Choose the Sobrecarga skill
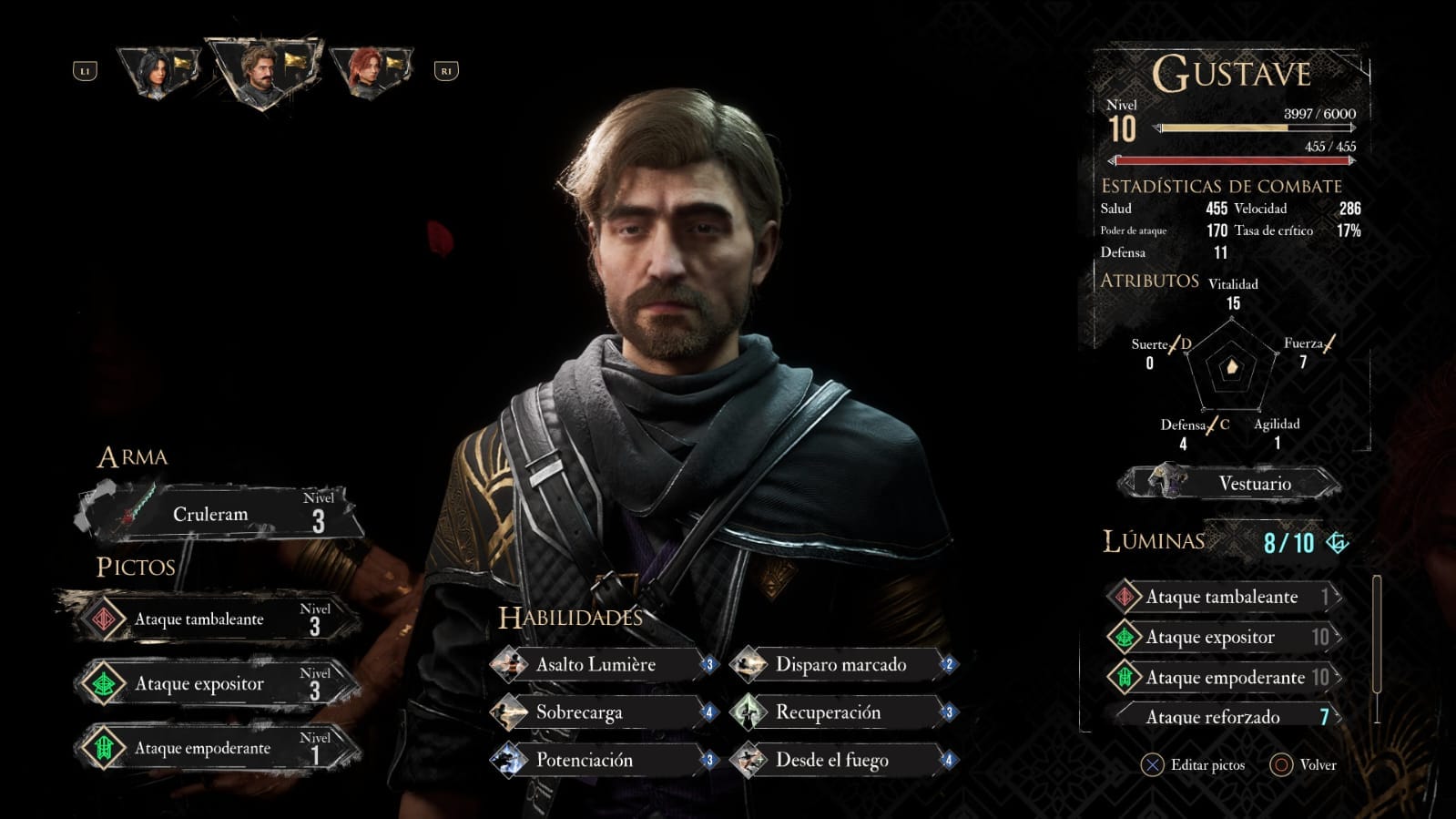The height and width of the screenshot is (819, 1456). 602,712
